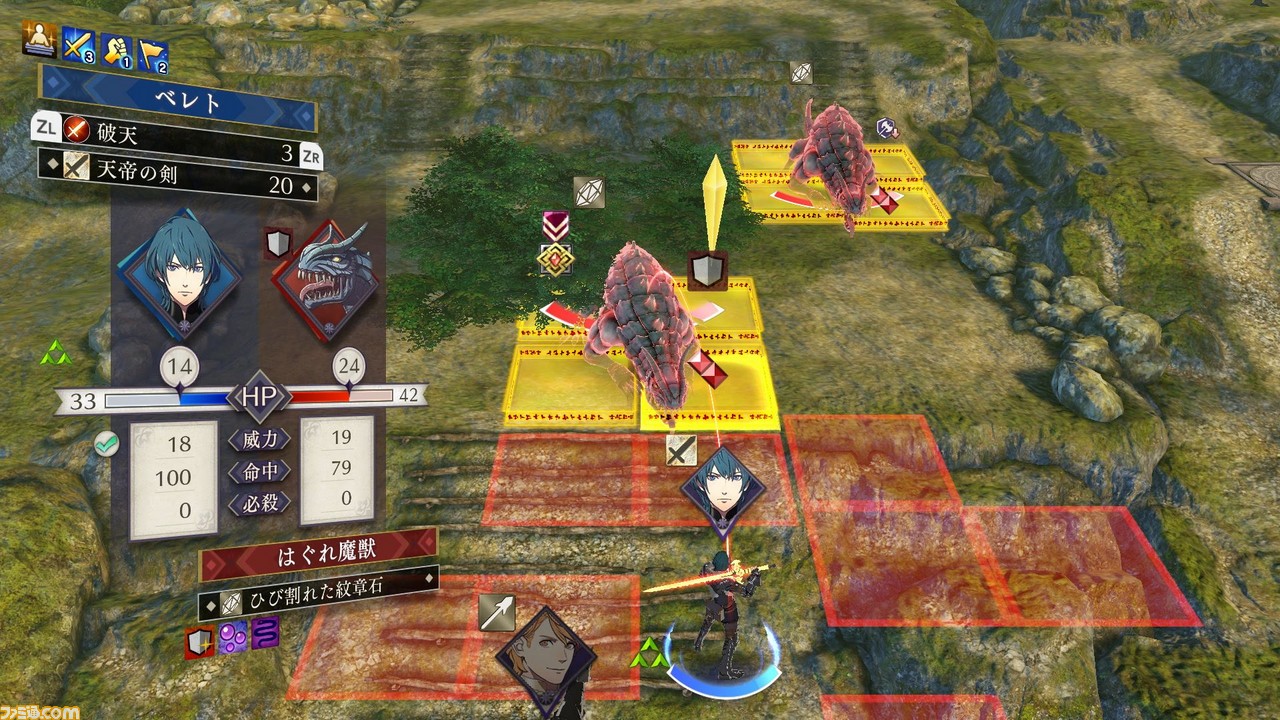
Task: Click the red 破天 combat art icon
Action: (75, 130)
